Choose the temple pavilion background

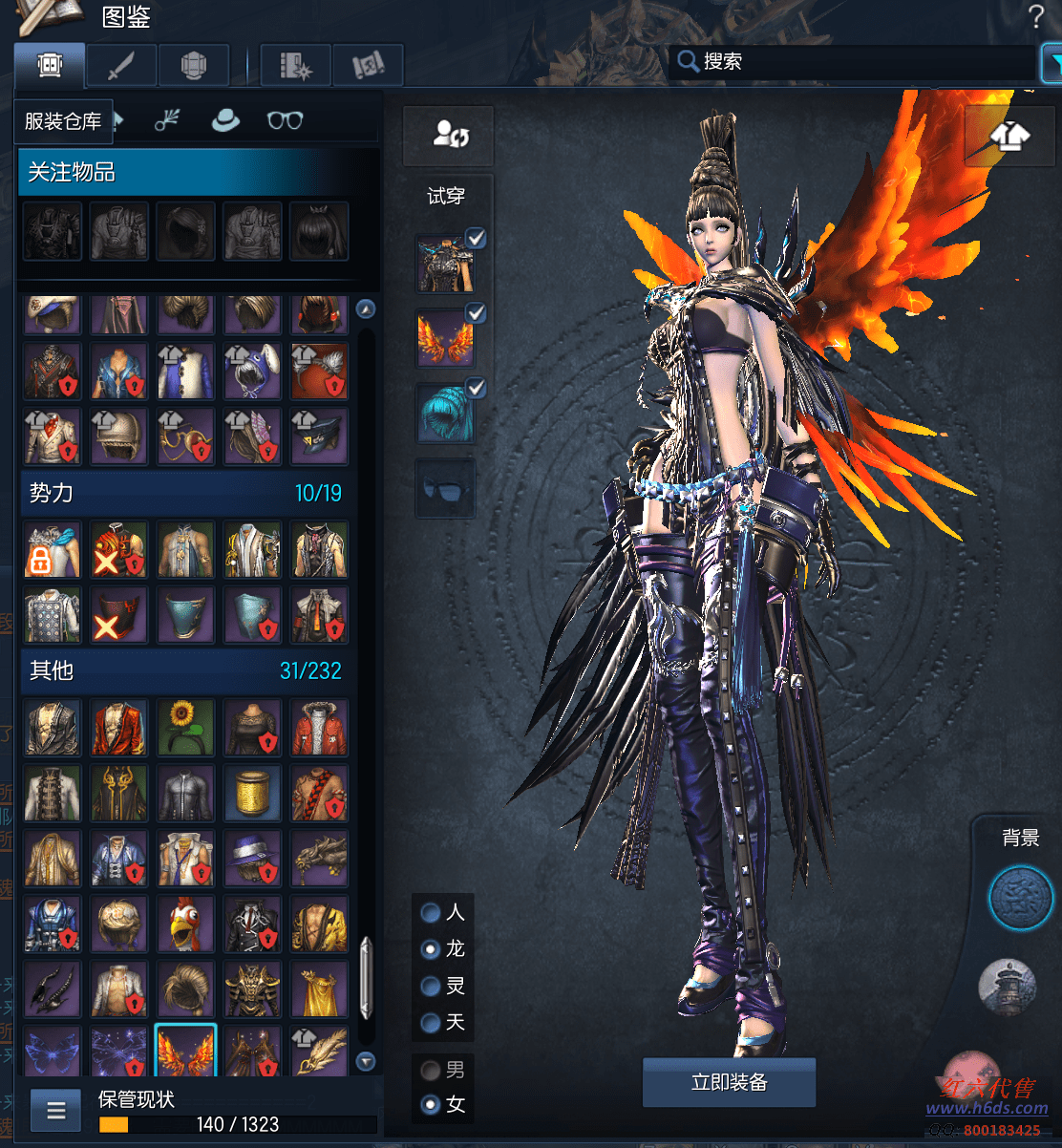[x=1008, y=987]
